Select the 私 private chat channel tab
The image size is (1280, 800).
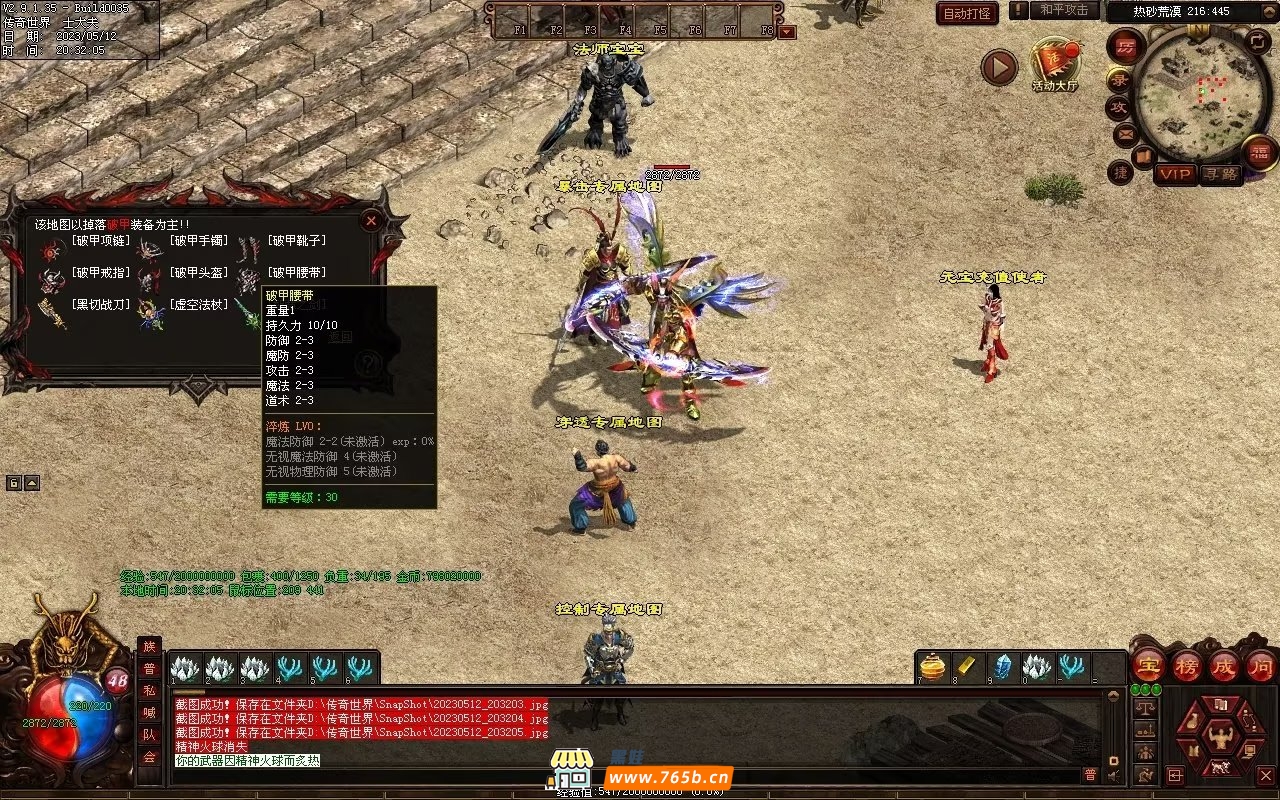click(149, 691)
